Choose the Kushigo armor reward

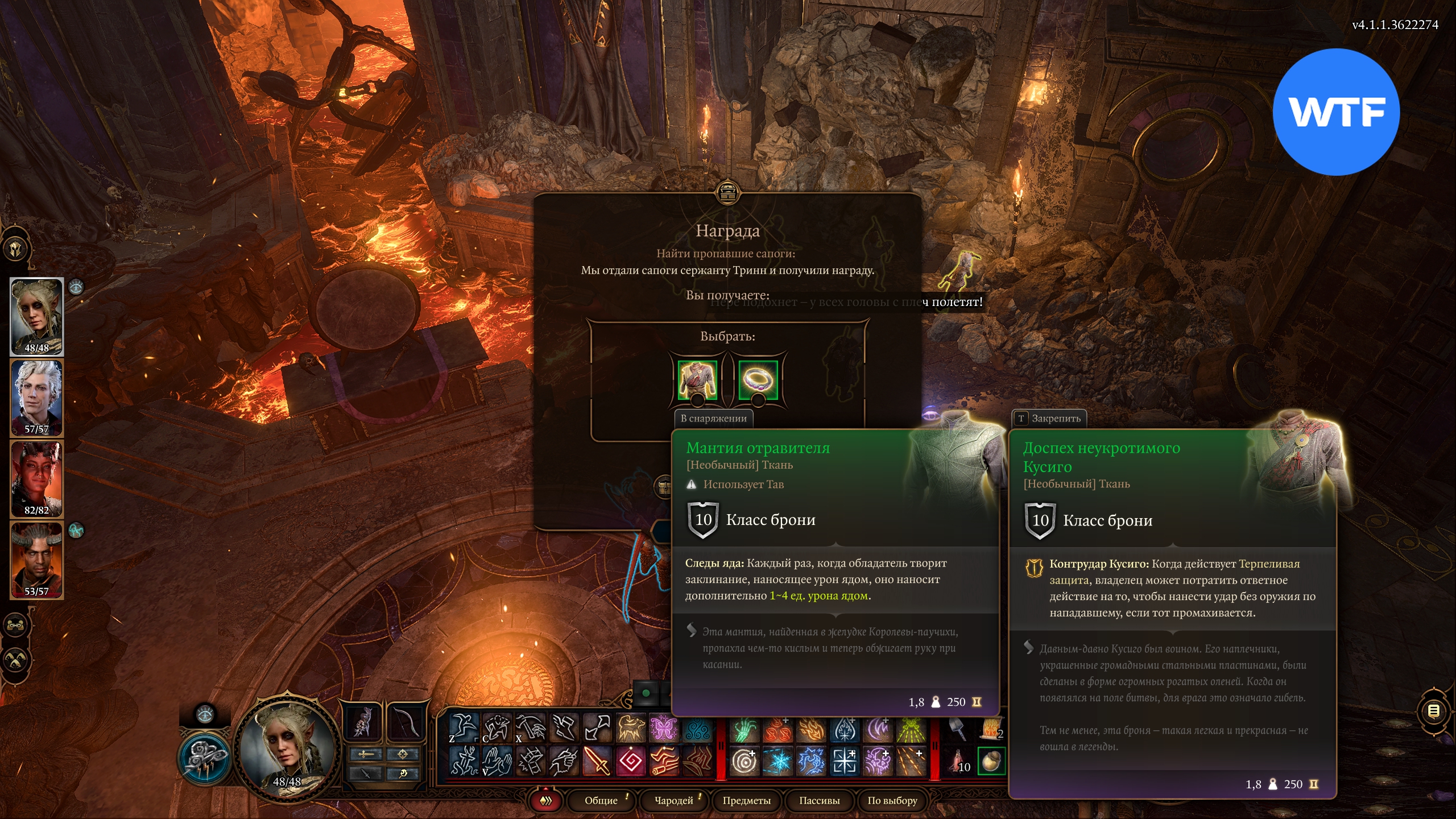(697, 378)
